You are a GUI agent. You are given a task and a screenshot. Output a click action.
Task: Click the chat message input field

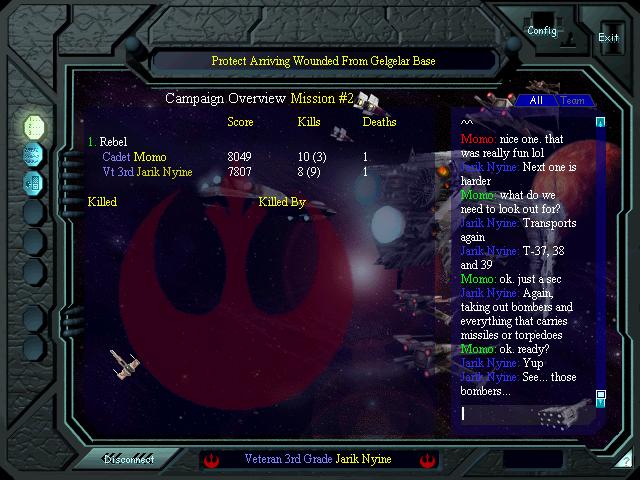point(523,413)
